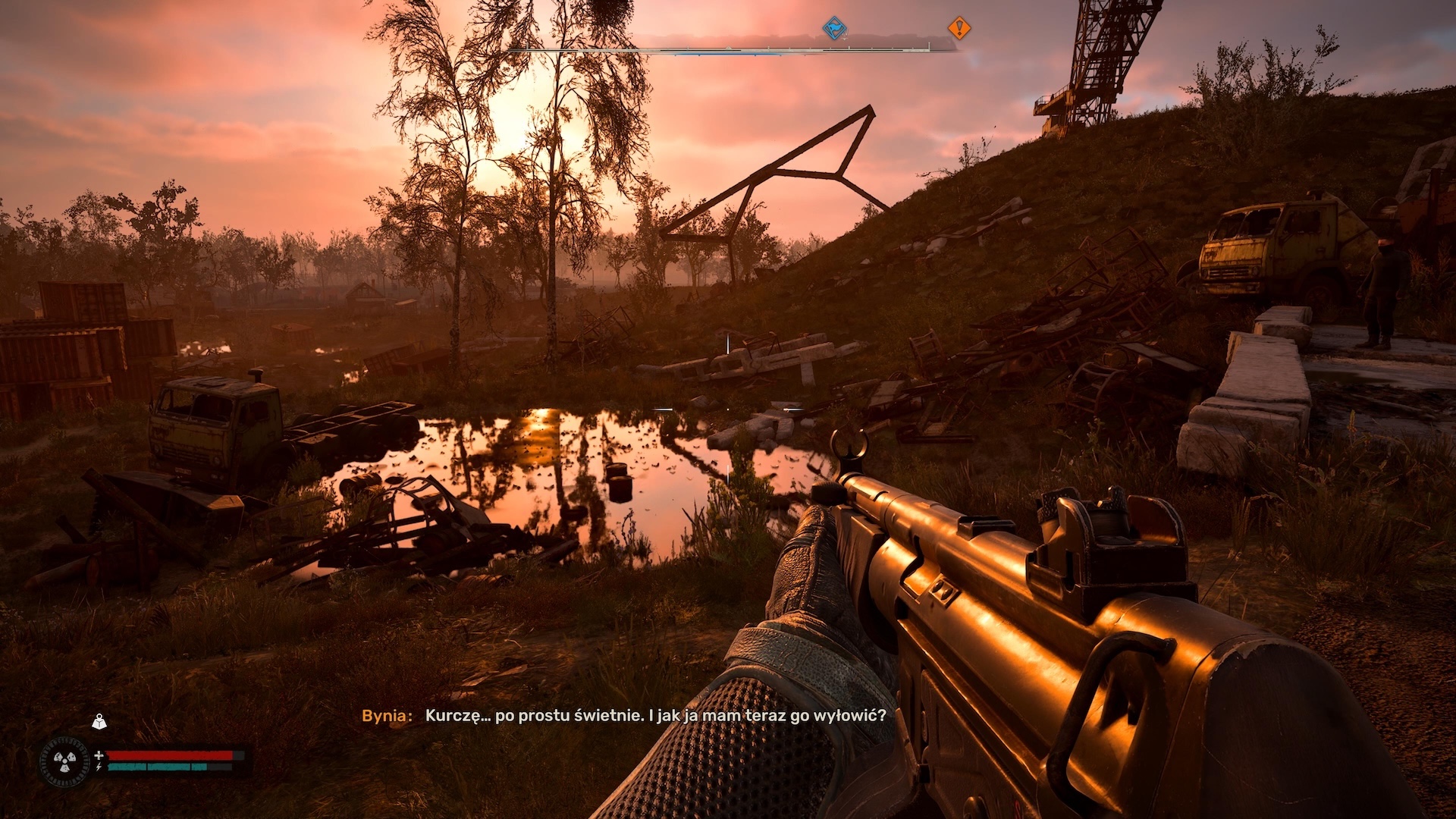Select the radiation trefoil gauge
The width and height of the screenshot is (1456, 819).
coord(64,761)
